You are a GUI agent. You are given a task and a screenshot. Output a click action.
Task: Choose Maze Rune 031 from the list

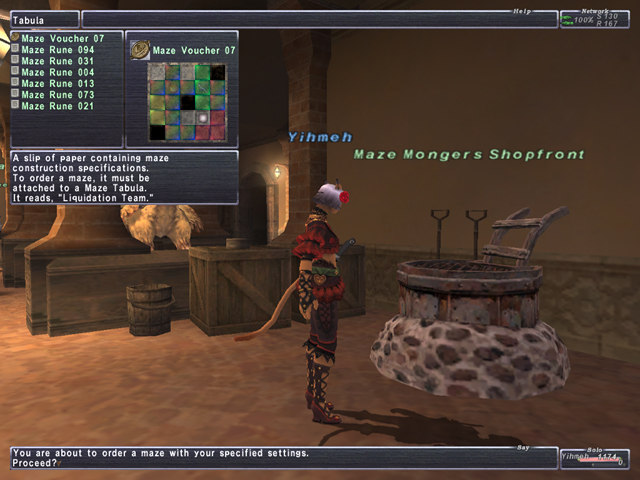[58, 61]
